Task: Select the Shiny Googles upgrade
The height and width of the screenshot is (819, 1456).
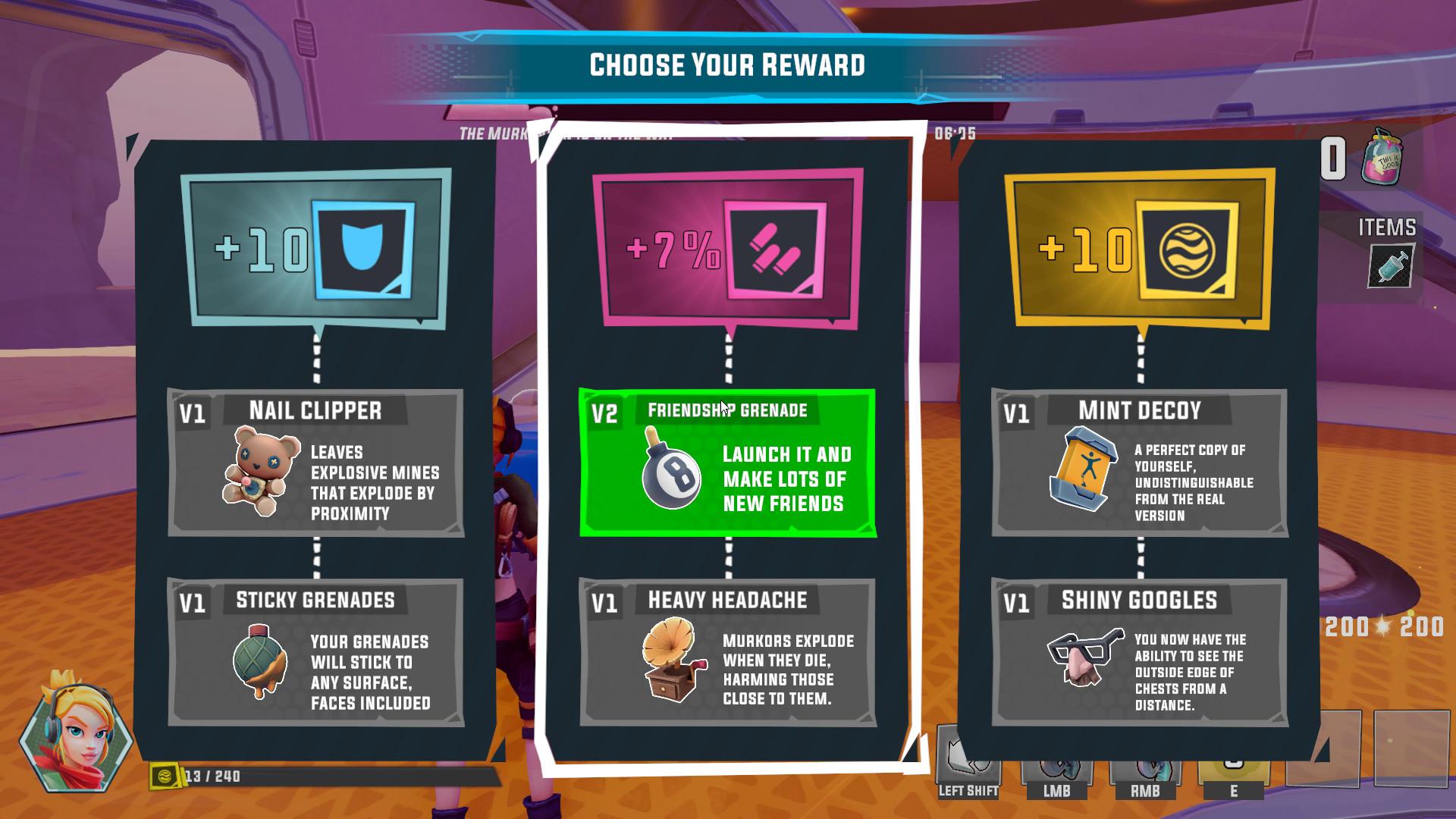Action: tap(1139, 652)
